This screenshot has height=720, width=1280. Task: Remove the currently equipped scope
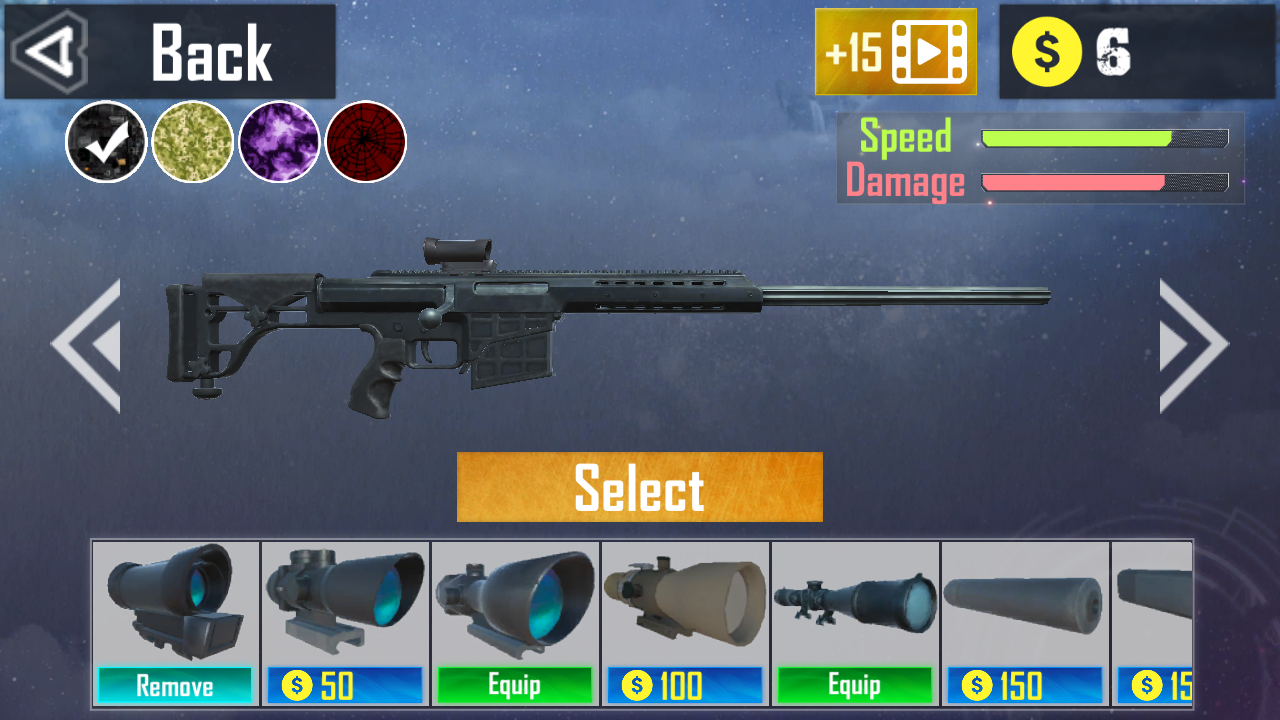[175, 686]
